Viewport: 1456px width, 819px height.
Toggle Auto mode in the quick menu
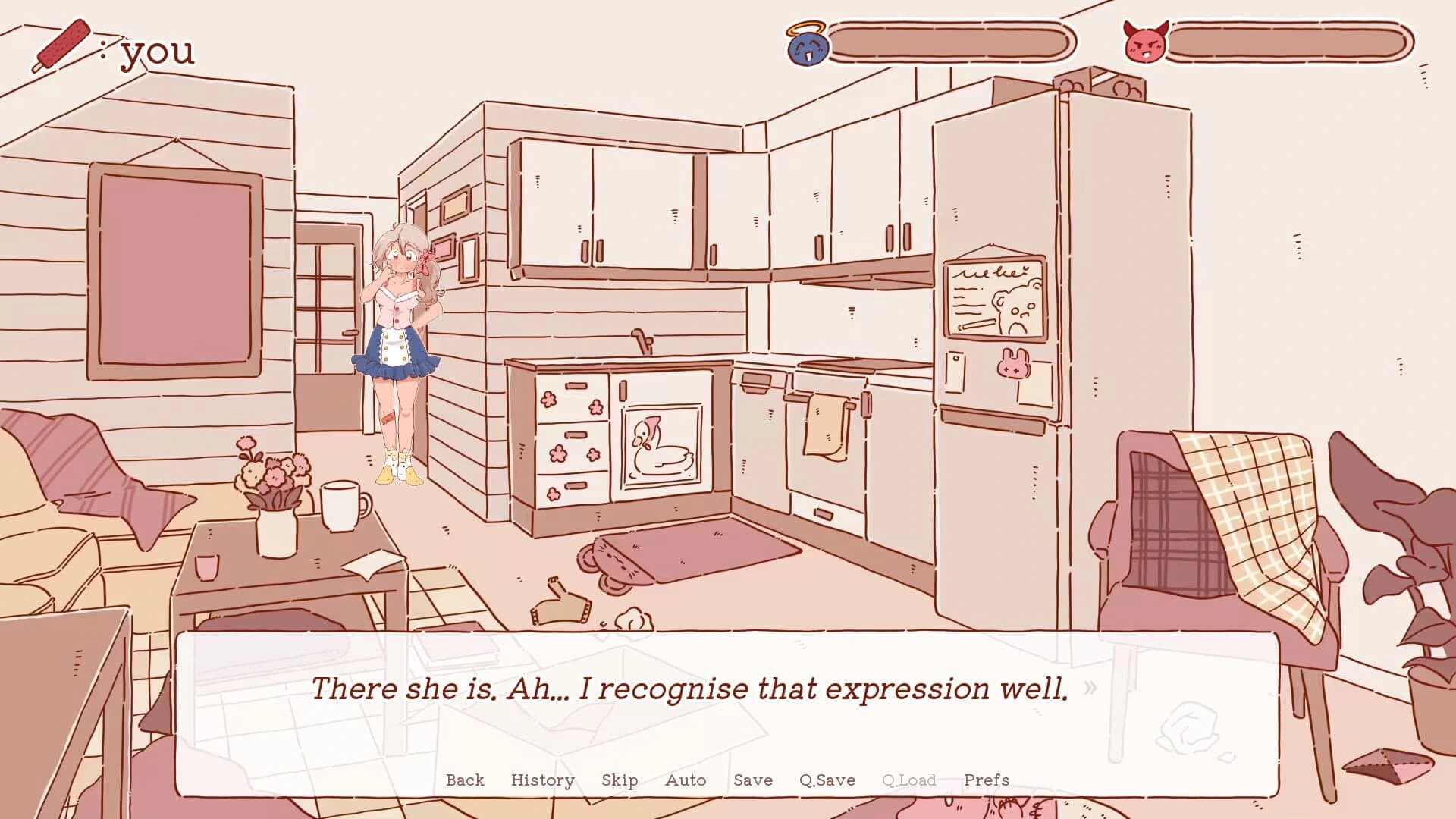point(686,780)
